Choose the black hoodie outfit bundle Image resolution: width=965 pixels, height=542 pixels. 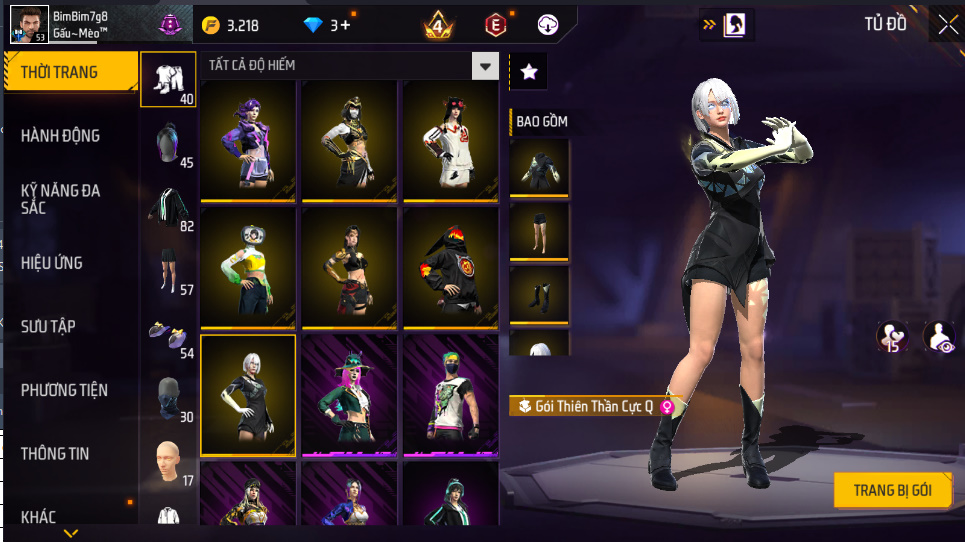(x=450, y=266)
